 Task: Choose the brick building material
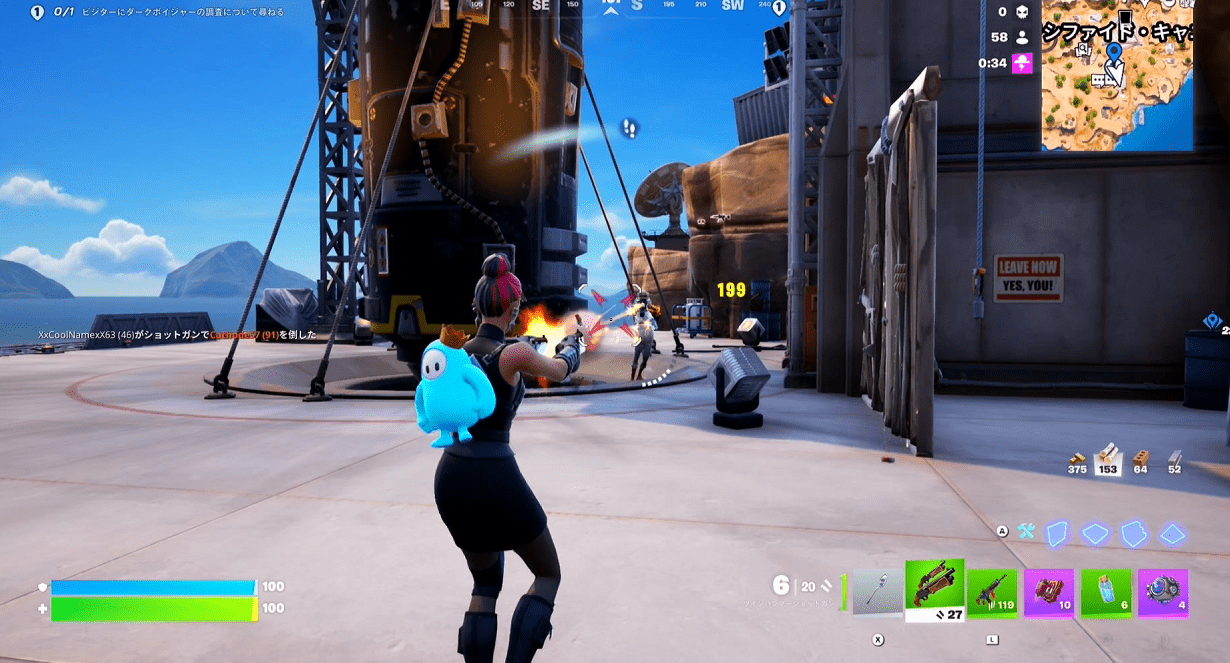pyautogui.click(x=1140, y=458)
